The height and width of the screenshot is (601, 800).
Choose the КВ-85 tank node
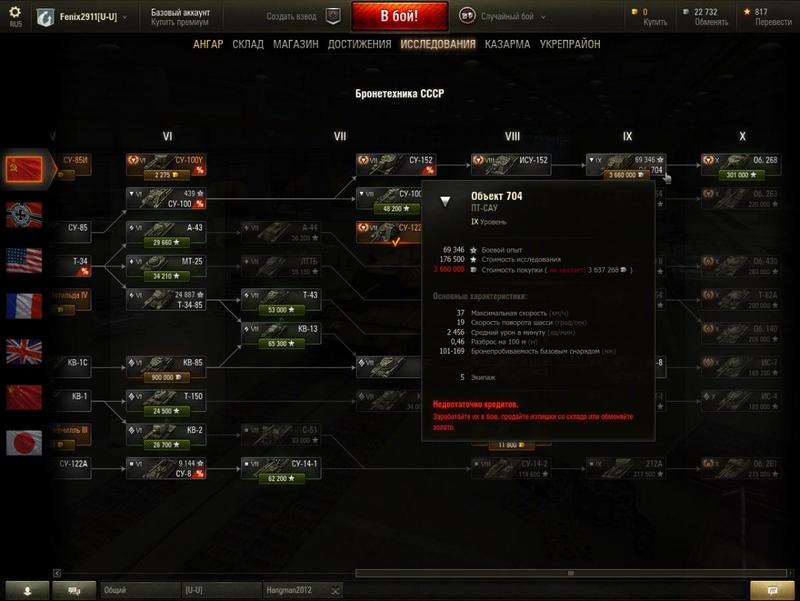pyautogui.click(x=166, y=367)
